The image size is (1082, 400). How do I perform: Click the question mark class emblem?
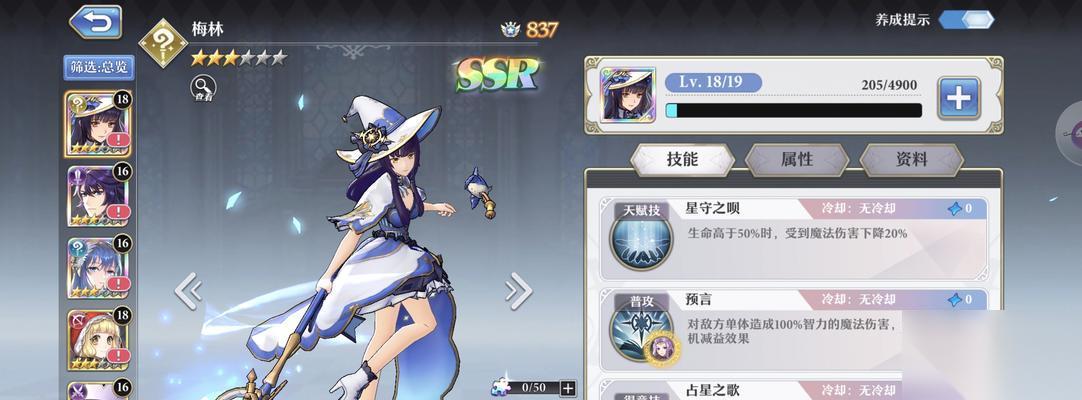[x=163, y=41]
